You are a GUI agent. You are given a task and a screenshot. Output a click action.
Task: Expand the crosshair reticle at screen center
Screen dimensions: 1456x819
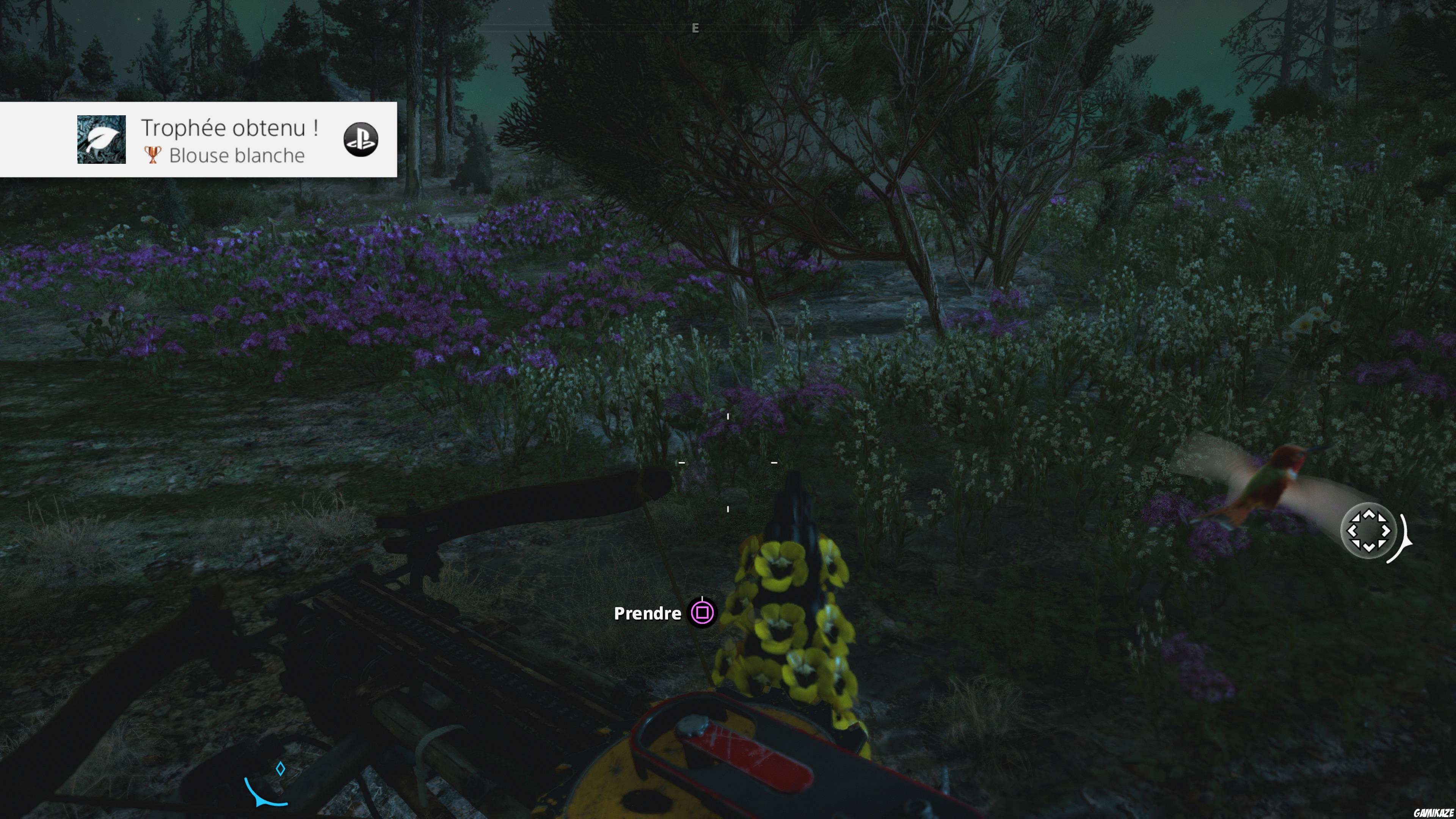(728, 462)
